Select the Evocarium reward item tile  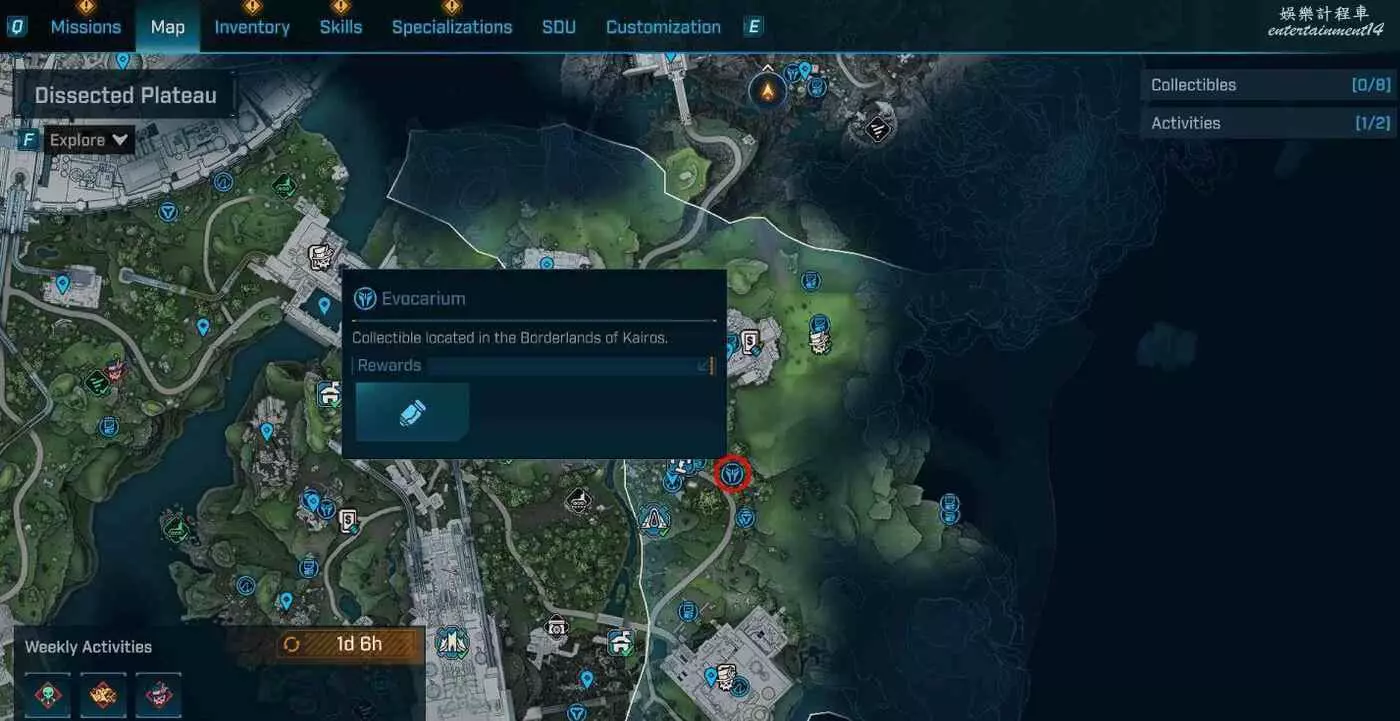coord(412,412)
